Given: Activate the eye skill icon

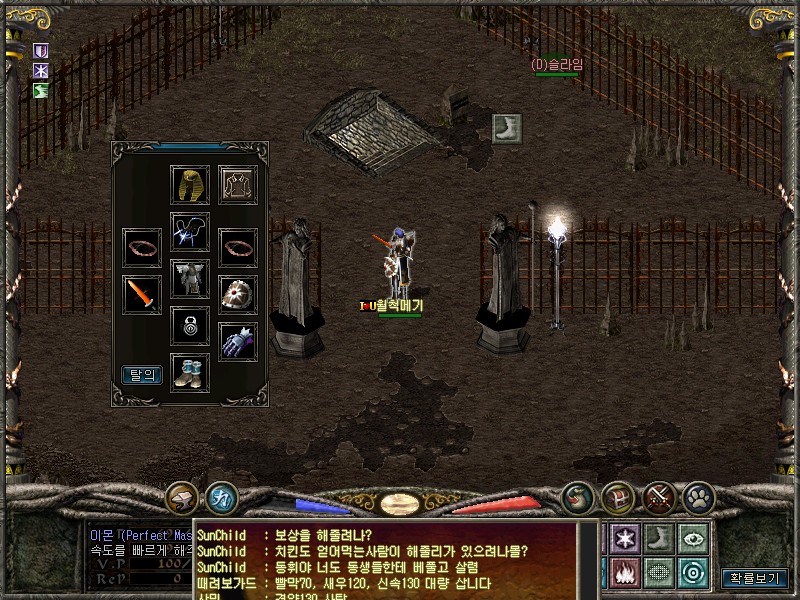Looking at the screenshot, I should coord(692,537).
